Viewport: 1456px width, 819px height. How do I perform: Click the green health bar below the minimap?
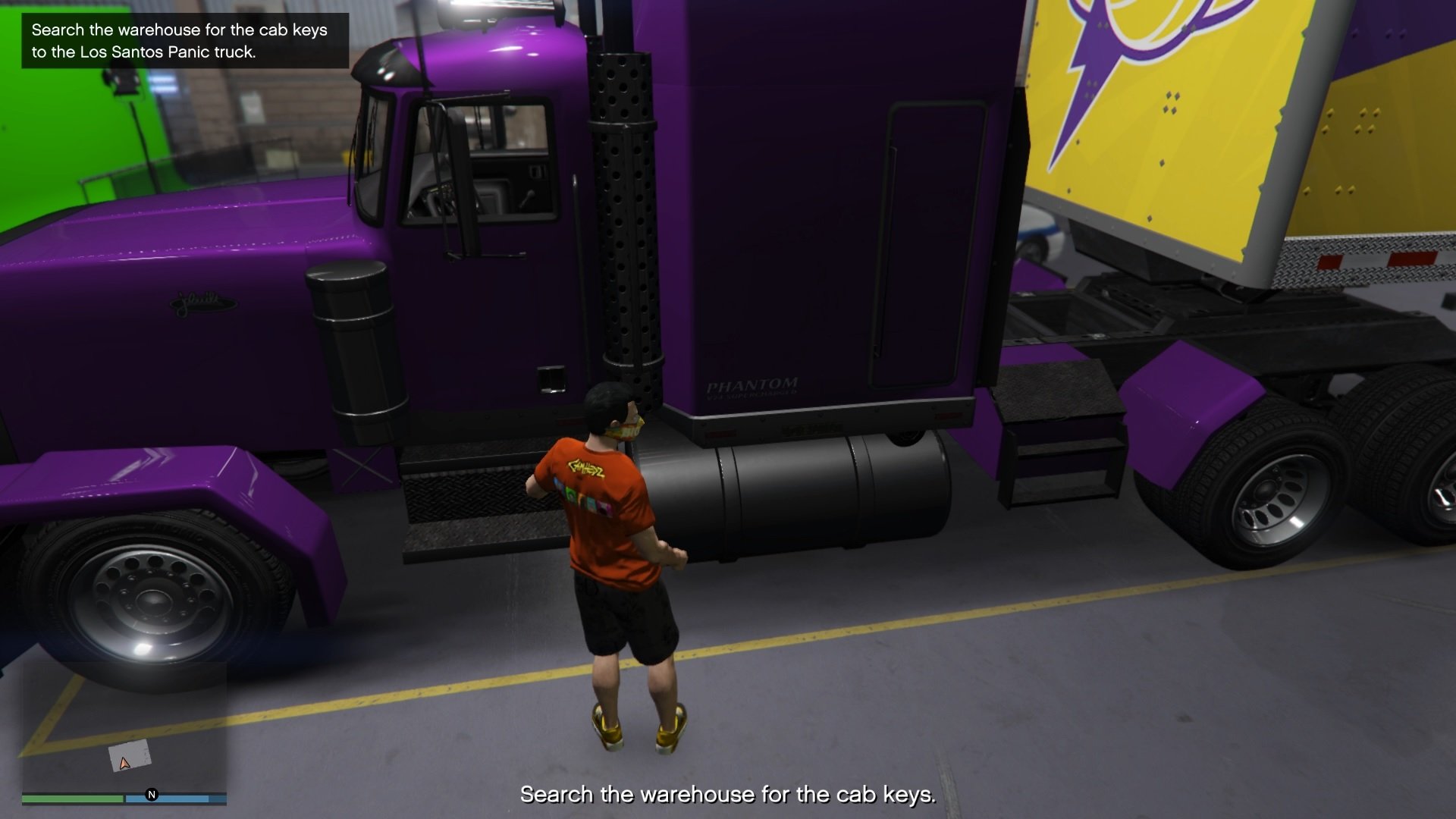(x=72, y=799)
